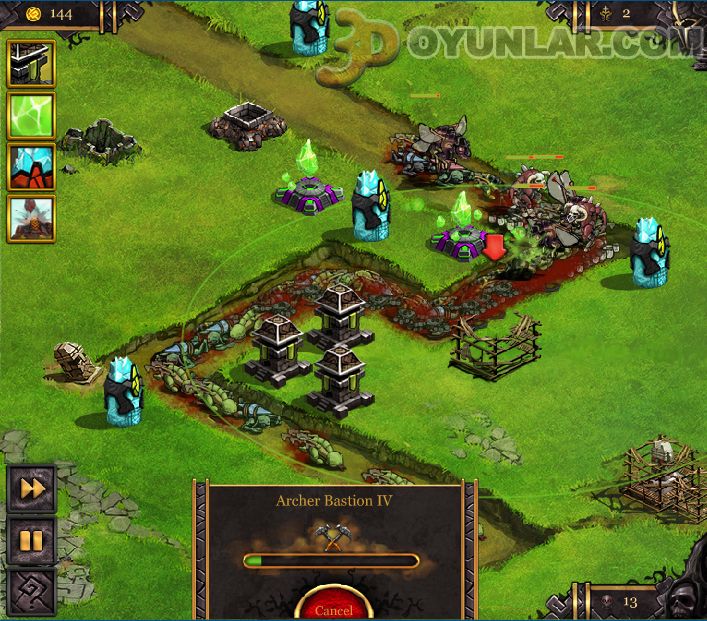The height and width of the screenshot is (621, 707).
Task: Click the fast-forward speed button
Action: click(31, 489)
